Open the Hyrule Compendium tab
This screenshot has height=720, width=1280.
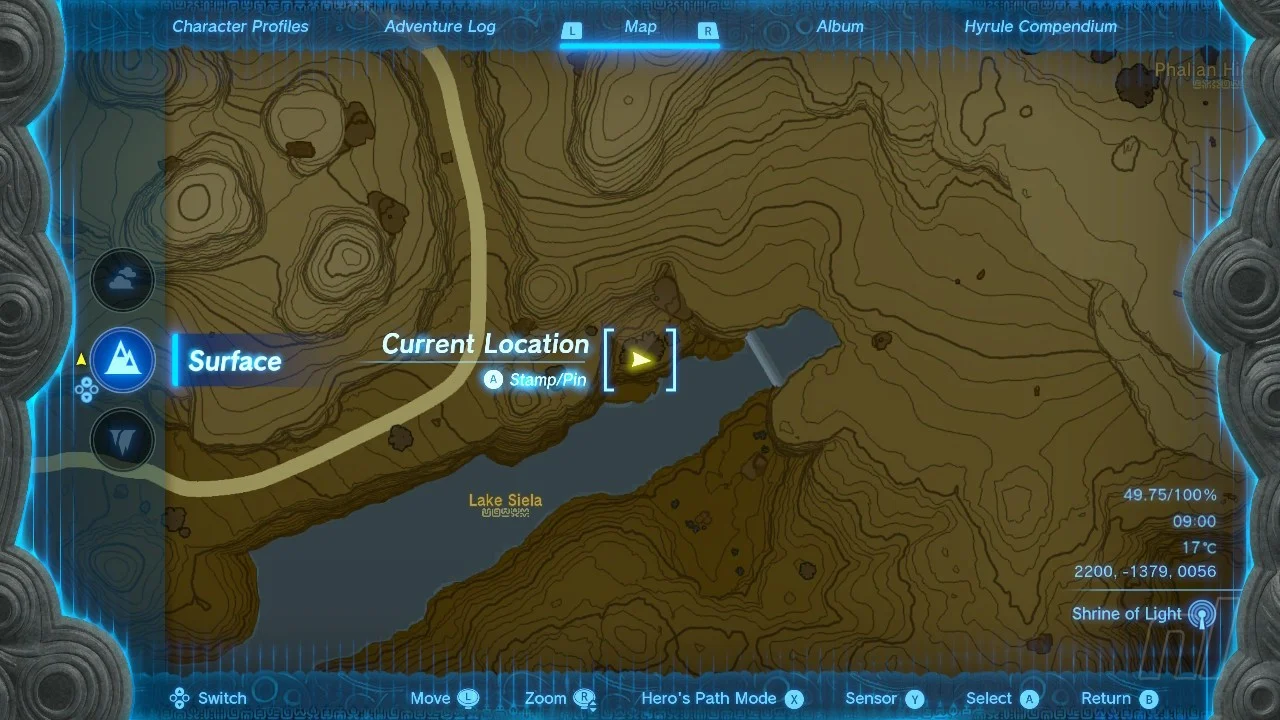(x=1040, y=27)
